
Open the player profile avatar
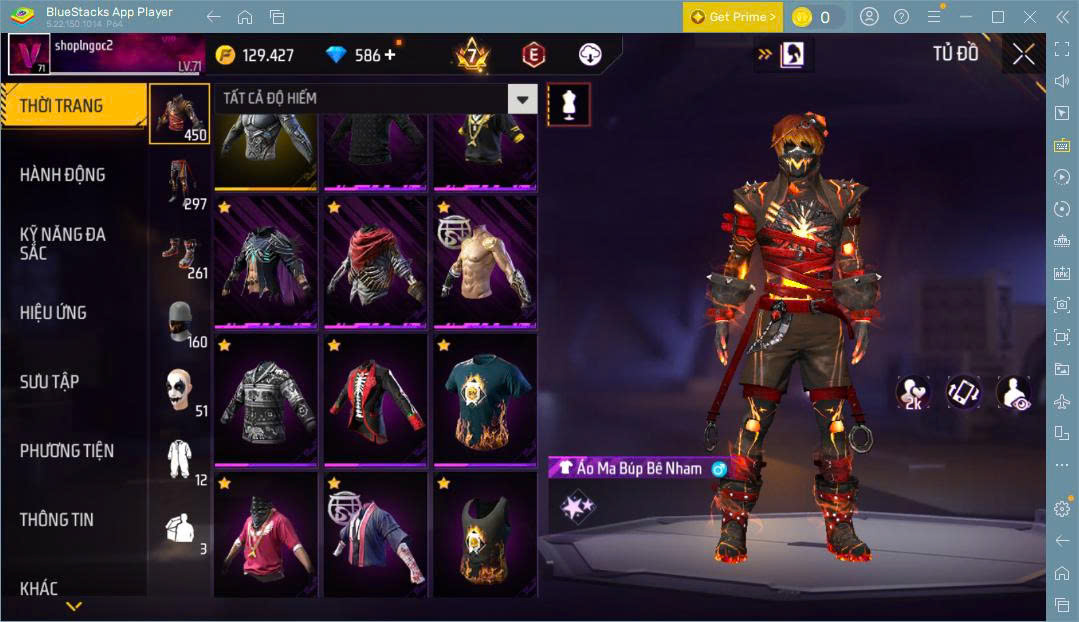[x=29, y=55]
